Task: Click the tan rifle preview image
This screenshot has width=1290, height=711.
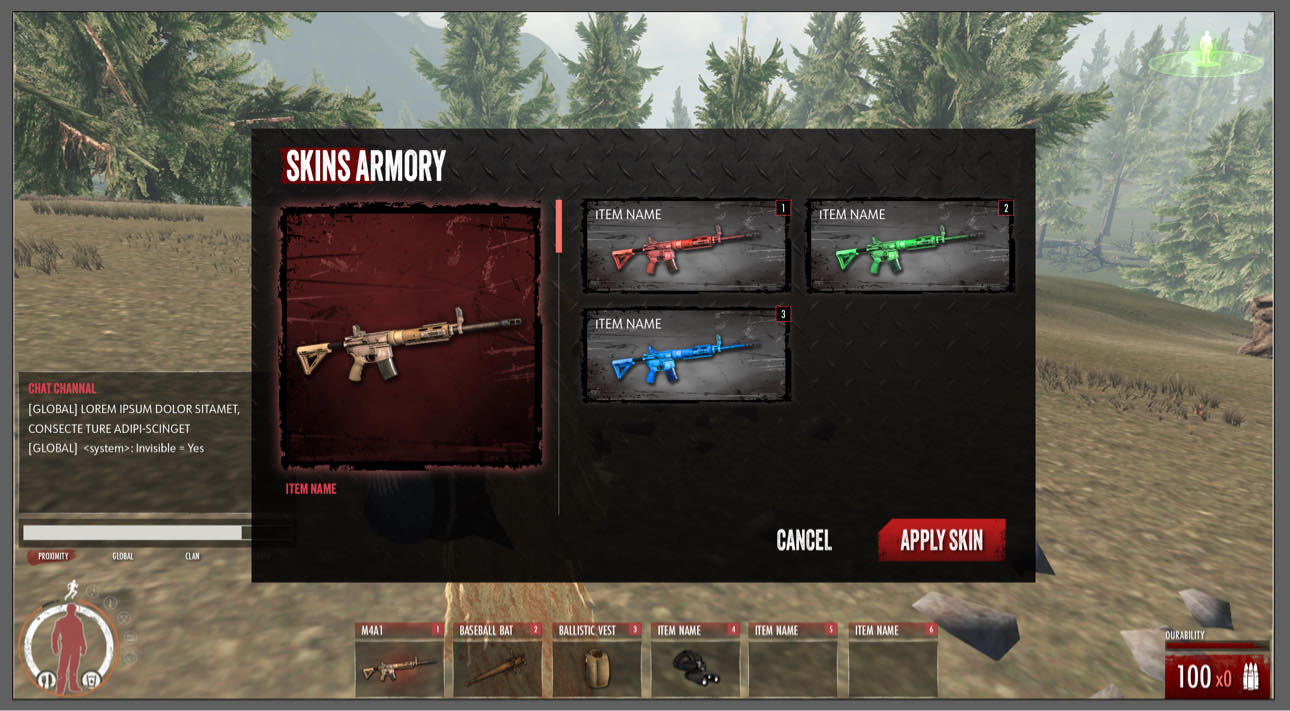Action: (x=411, y=338)
